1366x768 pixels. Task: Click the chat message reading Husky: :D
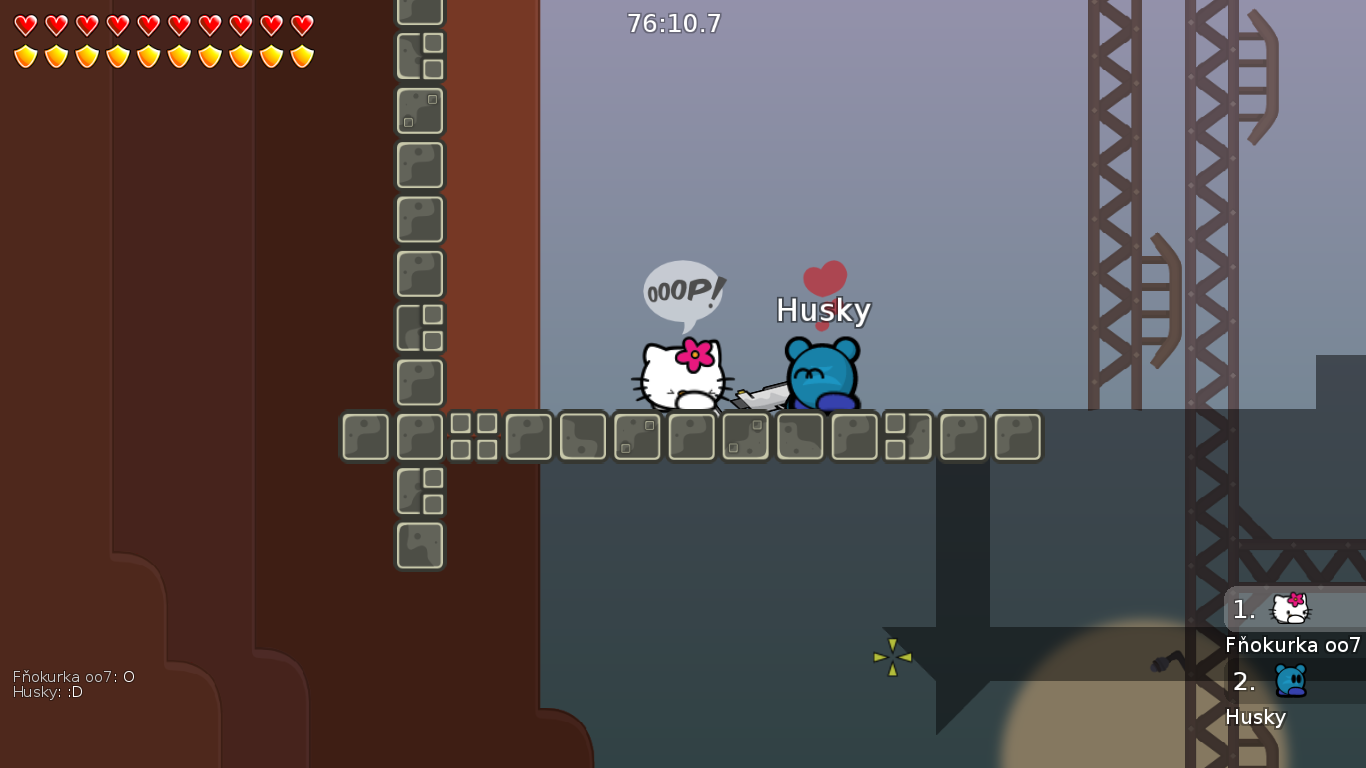(47, 692)
